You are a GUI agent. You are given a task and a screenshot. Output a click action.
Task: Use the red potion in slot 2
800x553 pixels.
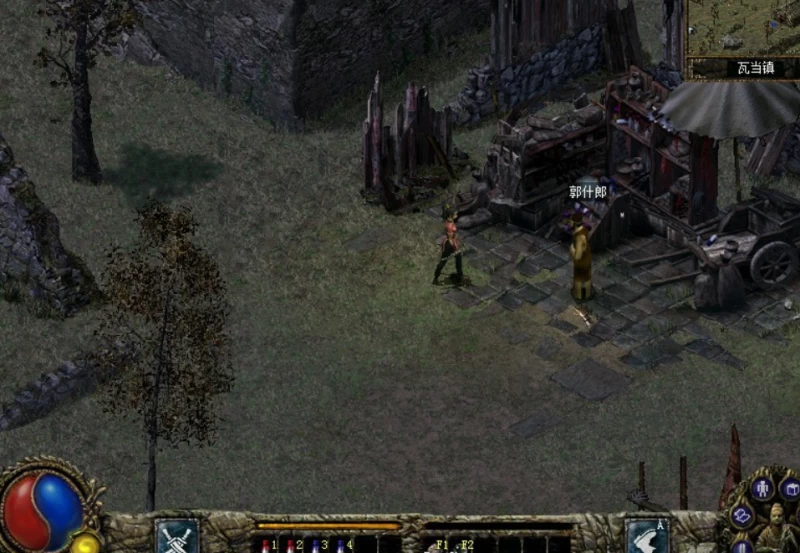click(x=291, y=546)
